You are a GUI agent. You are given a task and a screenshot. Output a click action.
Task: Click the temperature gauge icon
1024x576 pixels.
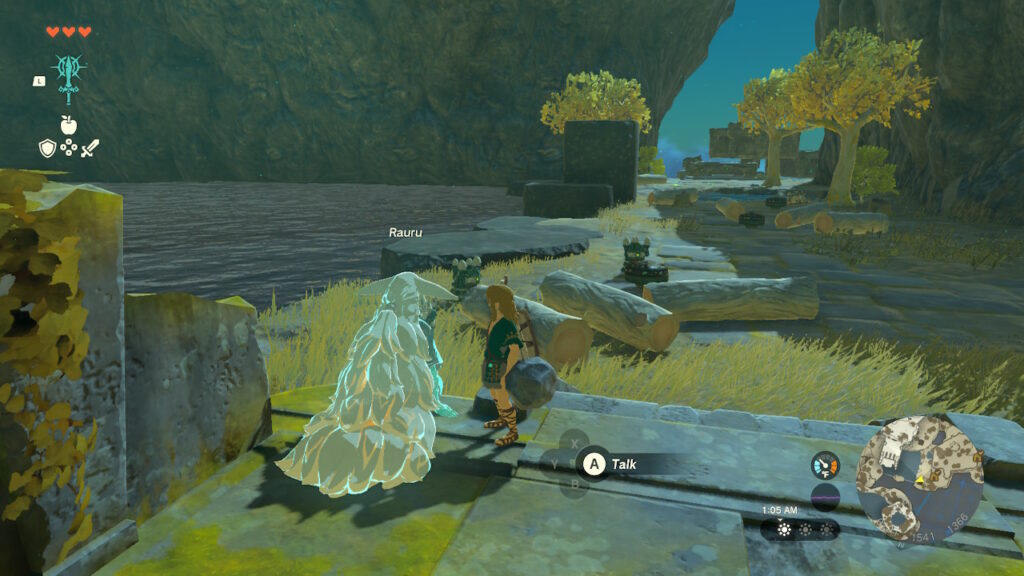pos(825,465)
